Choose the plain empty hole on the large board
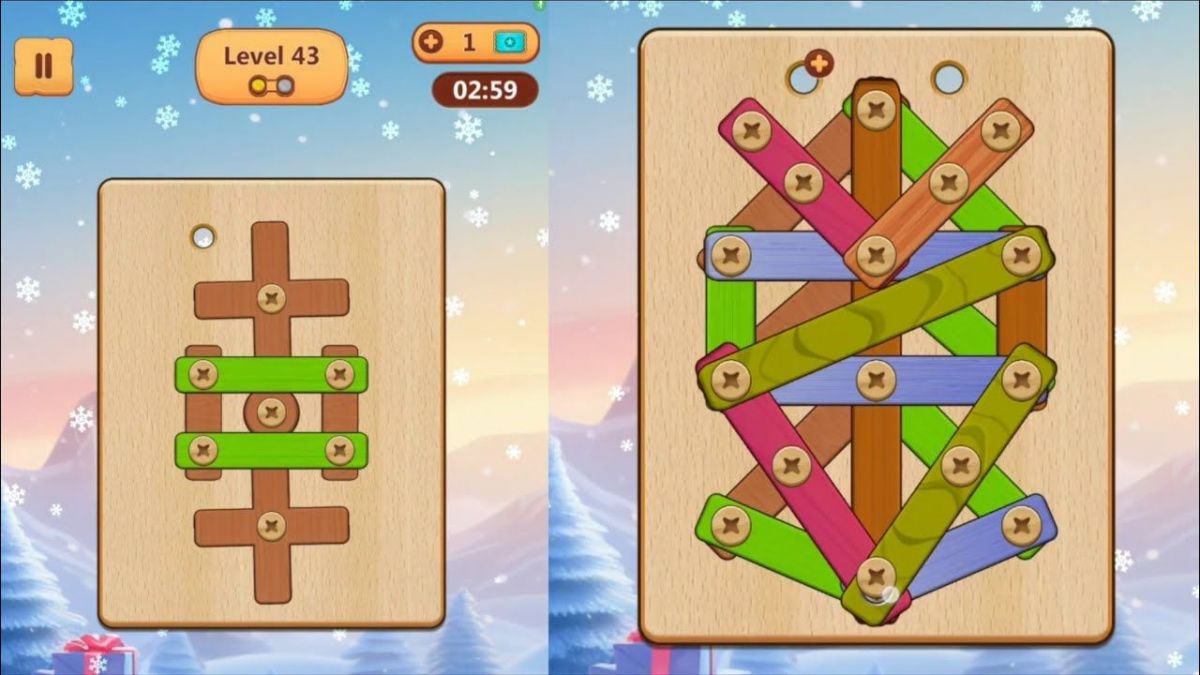The height and width of the screenshot is (675, 1200). (x=948, y=77)
